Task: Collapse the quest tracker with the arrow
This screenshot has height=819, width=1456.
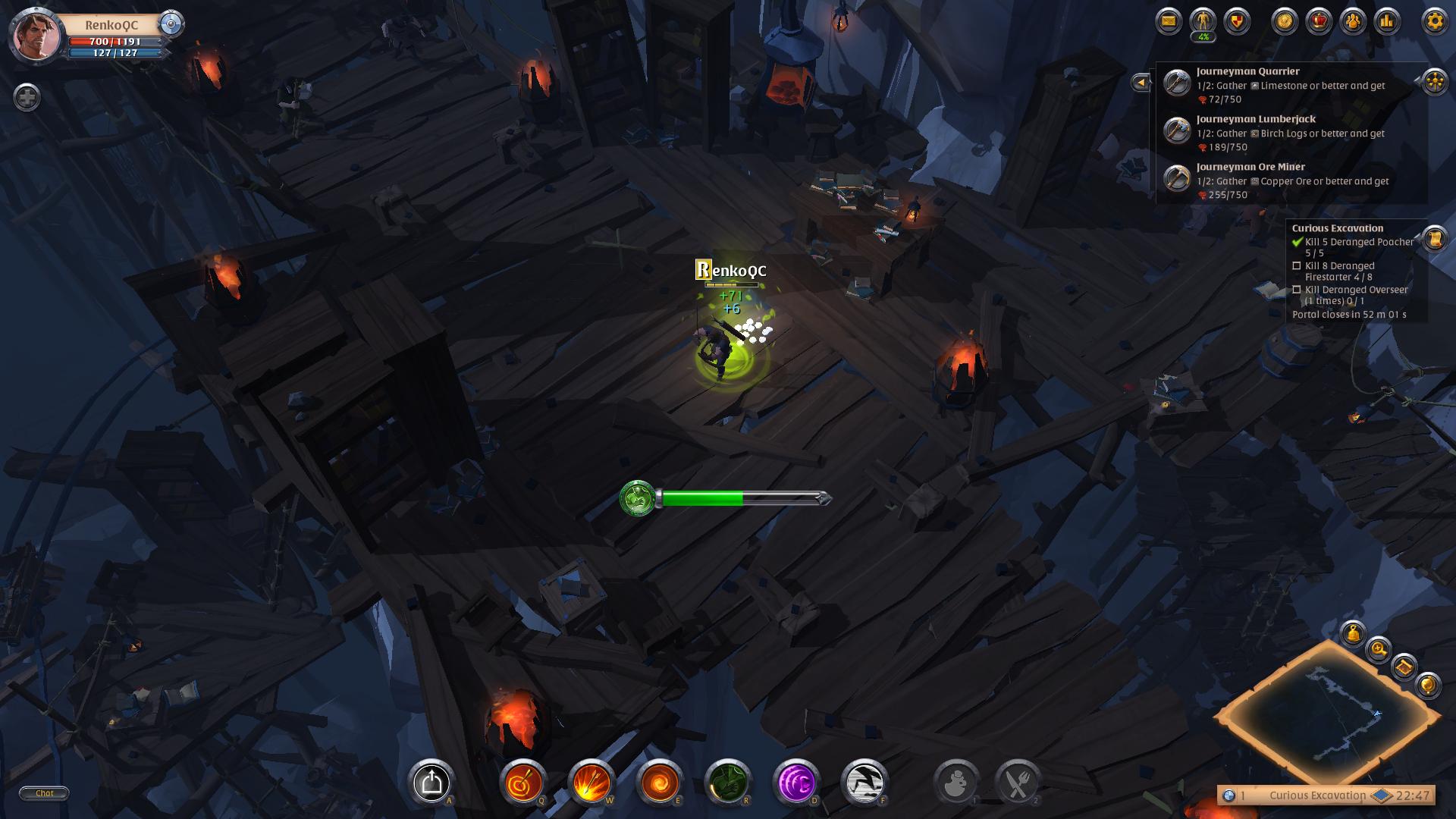Action: pyautogui.click(x=1140, y=82)
